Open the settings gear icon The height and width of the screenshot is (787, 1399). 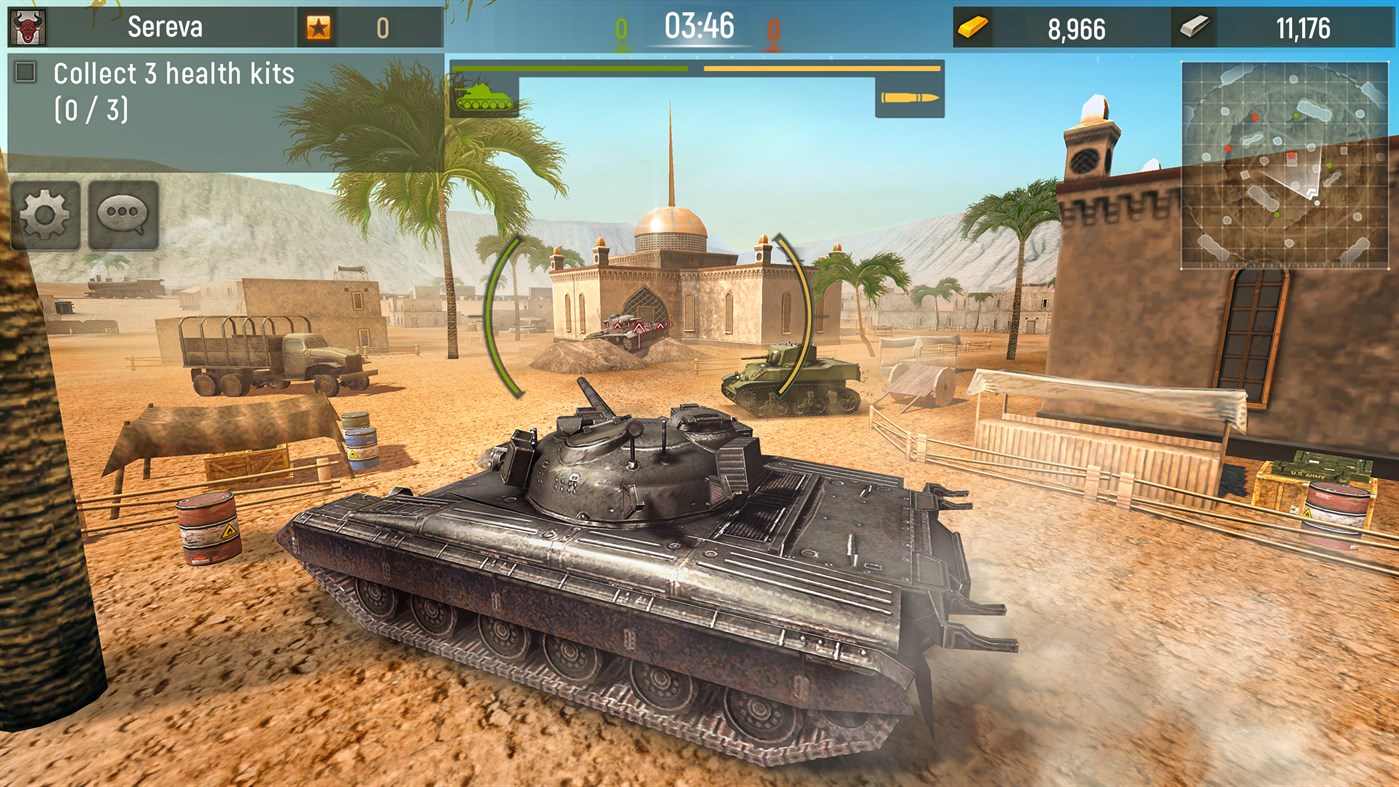pyautogui.click(x=44, y=216)
